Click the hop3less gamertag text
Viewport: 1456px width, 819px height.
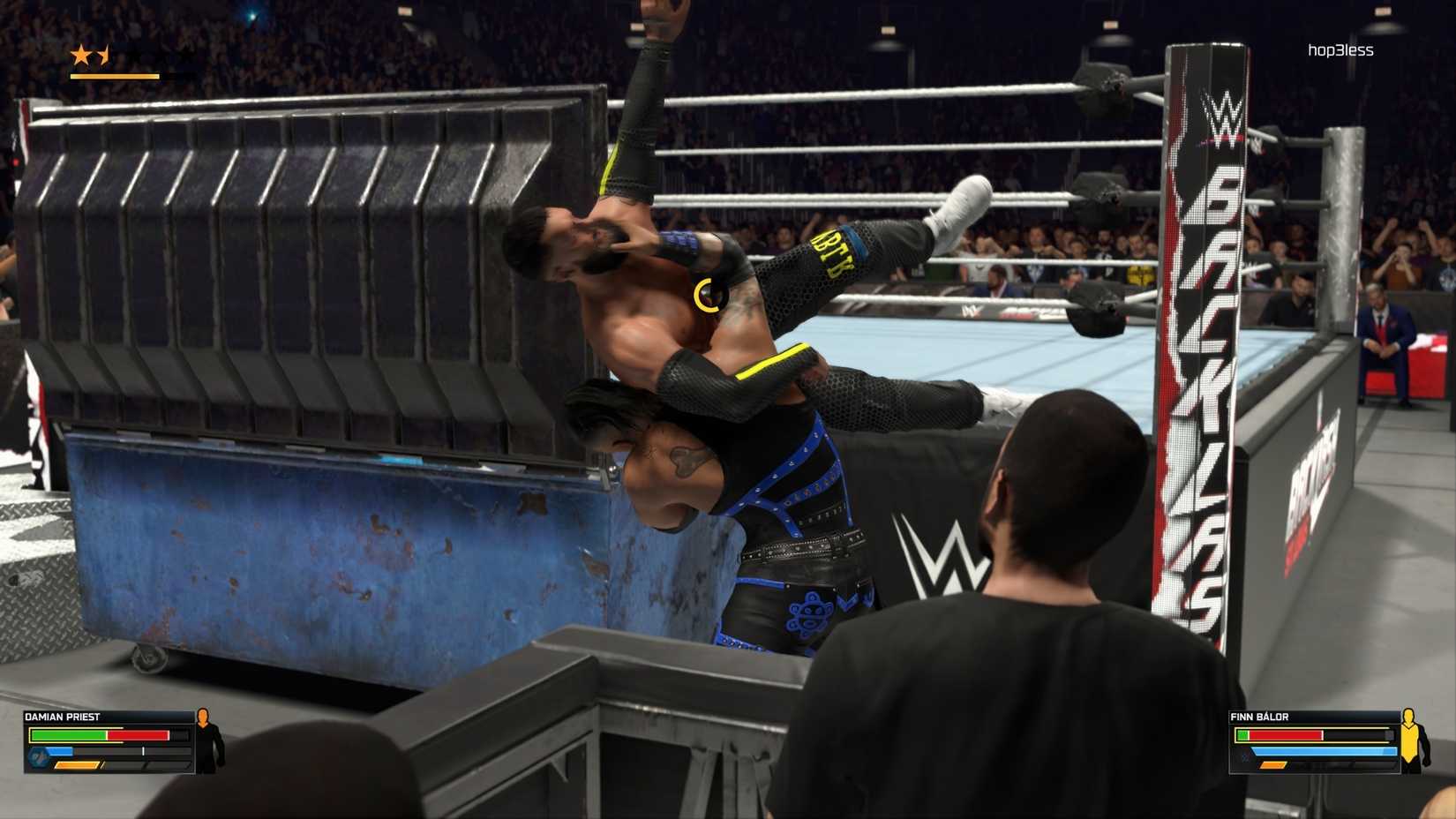[x=1340, y=50]
